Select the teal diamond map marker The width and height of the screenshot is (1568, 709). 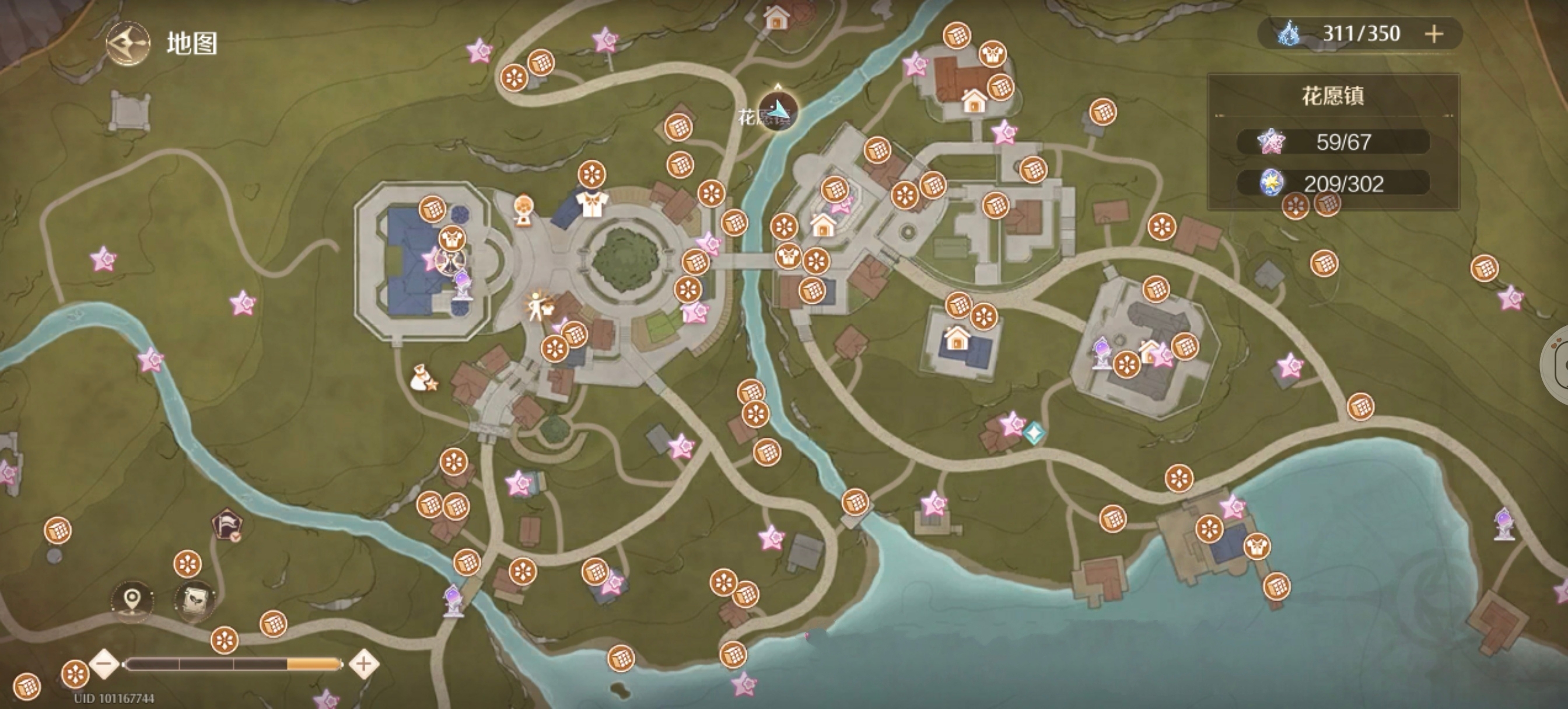point(1034,433)
